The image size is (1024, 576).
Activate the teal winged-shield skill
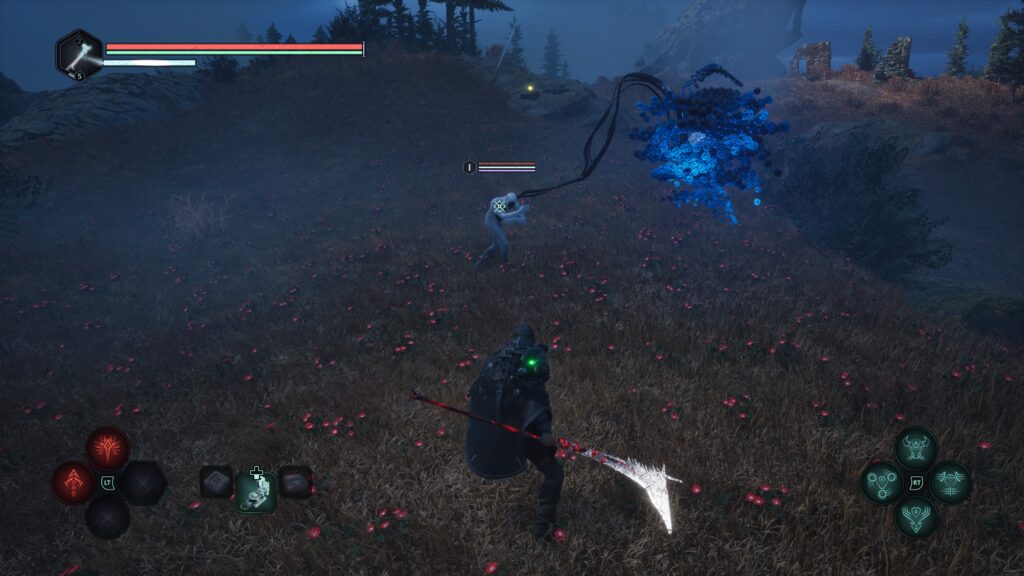tap(915, 517)
